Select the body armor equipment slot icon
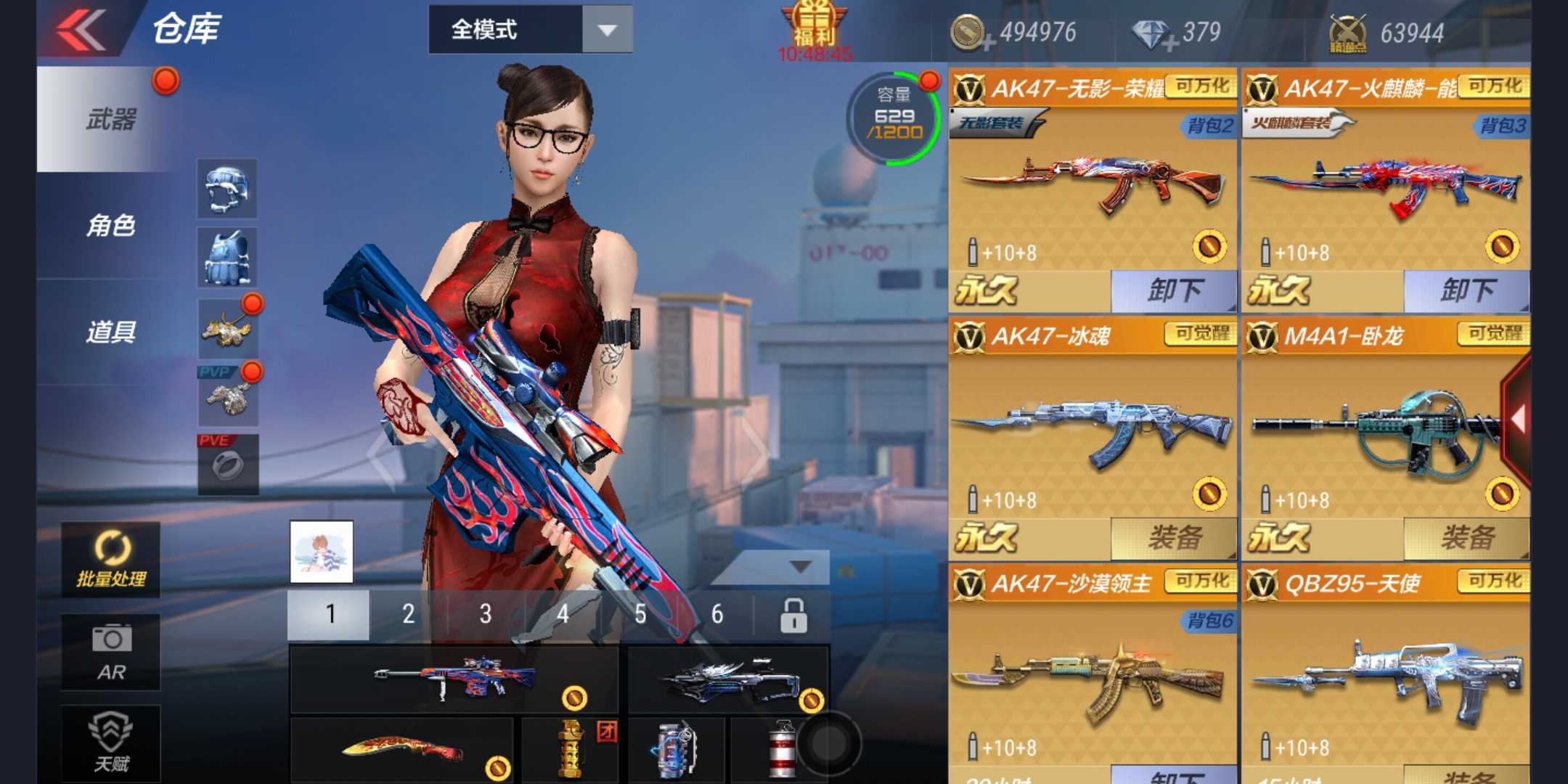1568x784 pixels. coord(227,258)
